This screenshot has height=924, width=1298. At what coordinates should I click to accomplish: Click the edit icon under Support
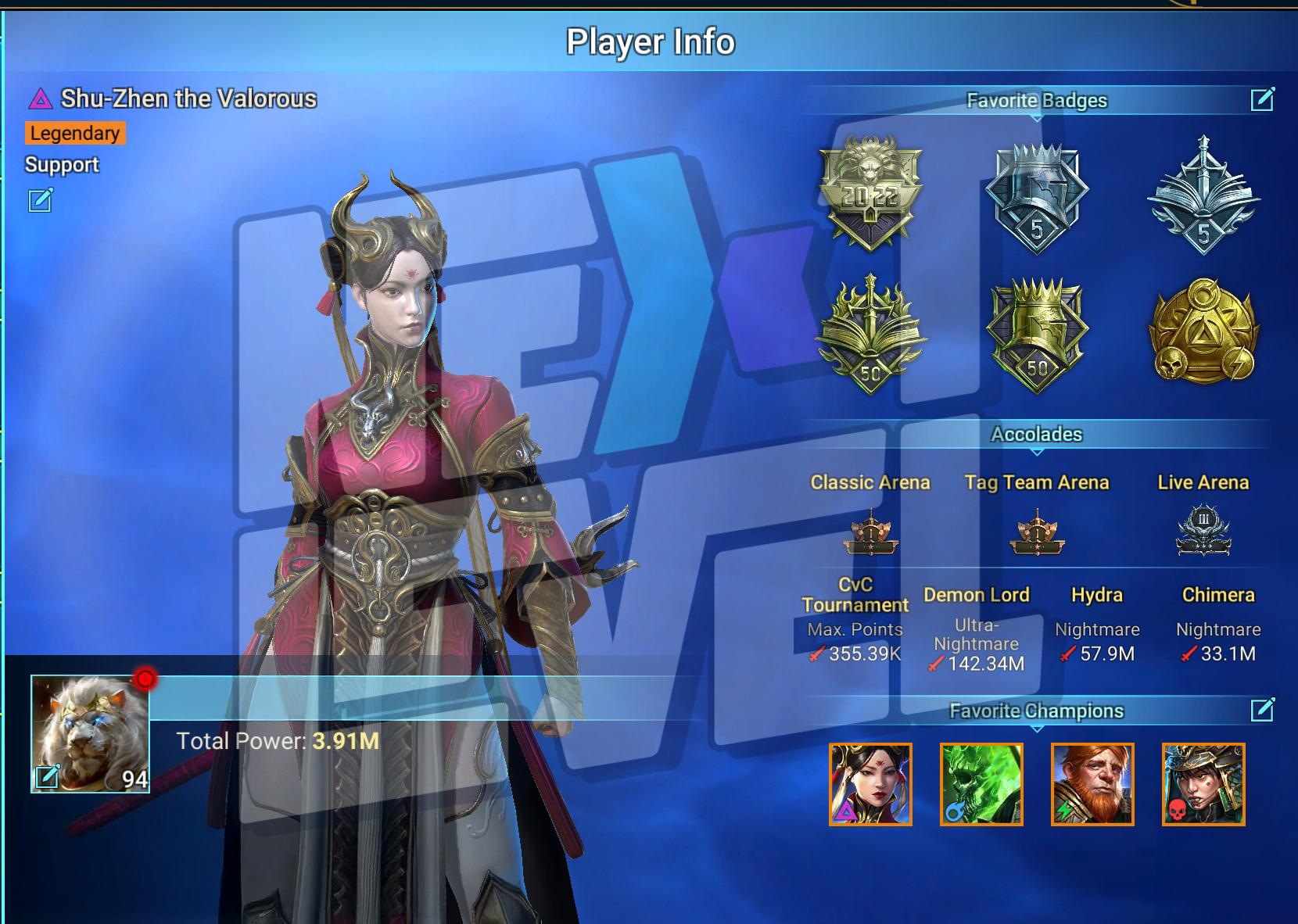coord(41,200)
